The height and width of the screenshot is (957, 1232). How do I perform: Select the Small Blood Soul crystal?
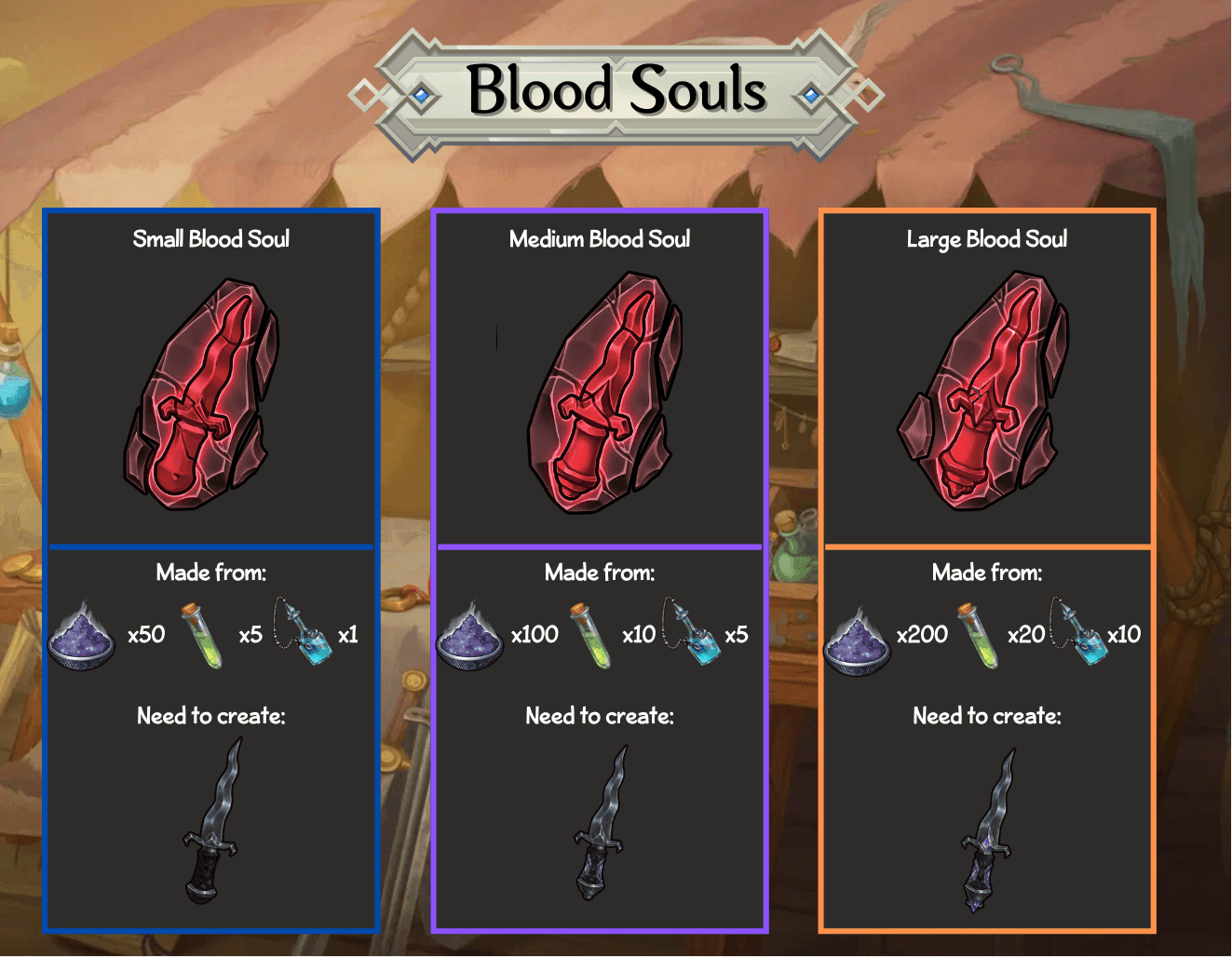tap(201, 395)
